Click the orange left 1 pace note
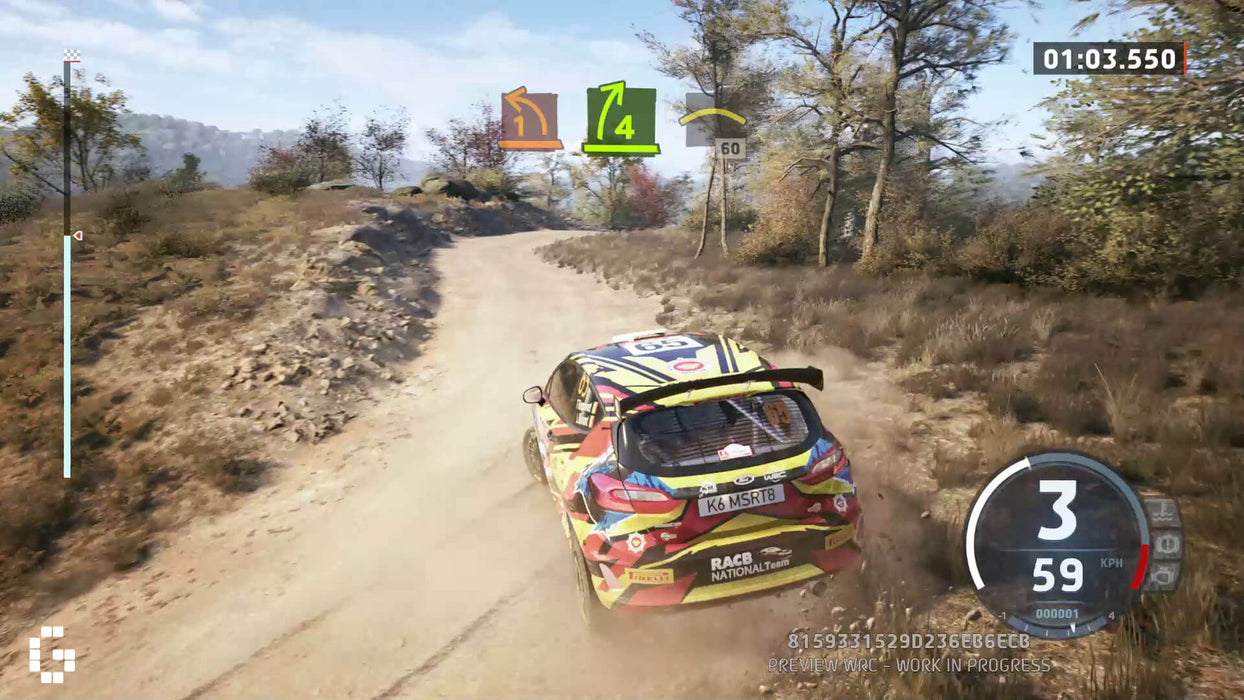The image size is (1244, 700). (530, 120)
